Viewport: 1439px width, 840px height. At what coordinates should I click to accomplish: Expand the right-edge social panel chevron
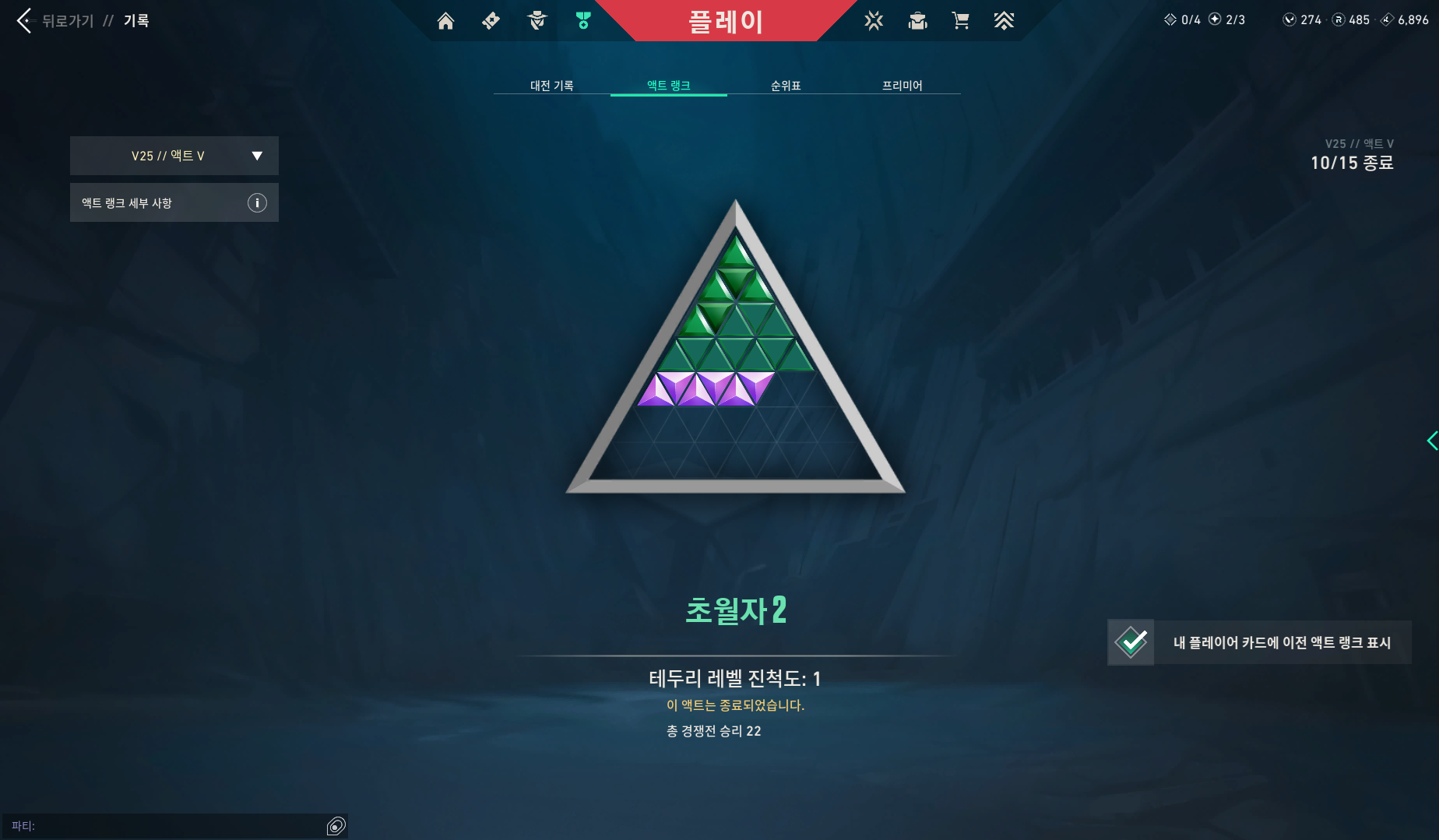[1431, 440]
